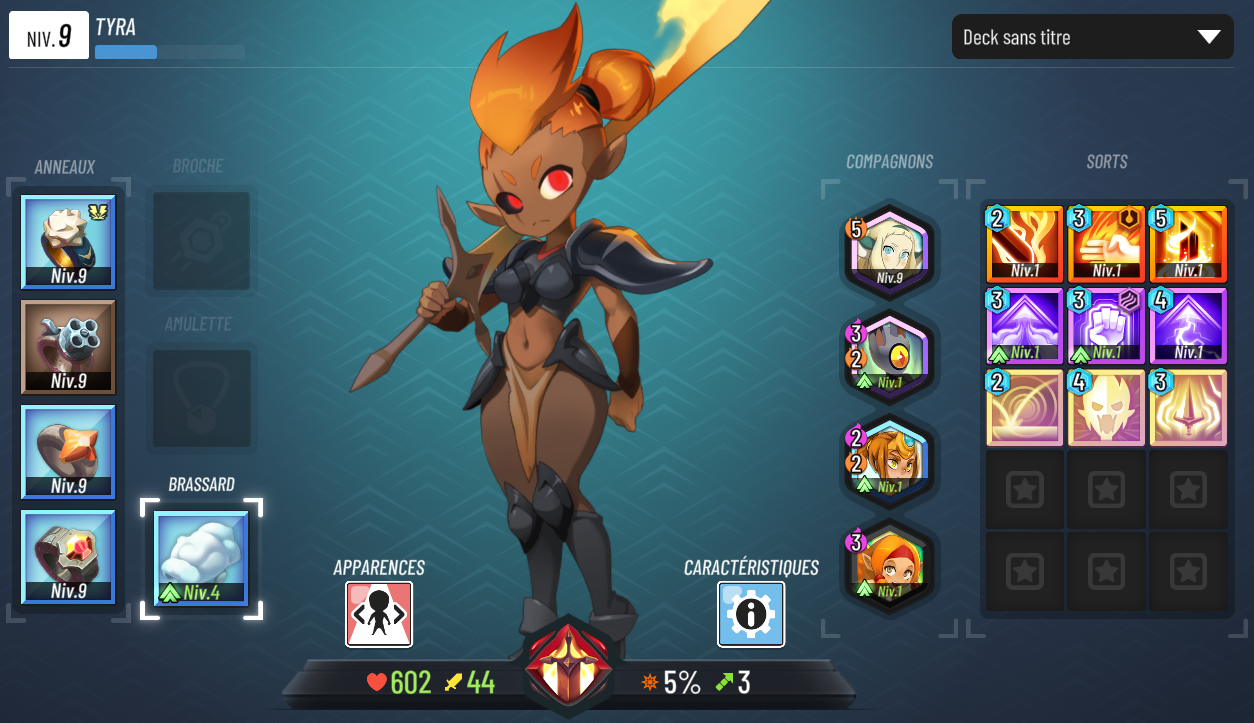Viewport: 1254px width, 723px height.
Task: Open the empty Broche slot
Action: coord(201,242)
